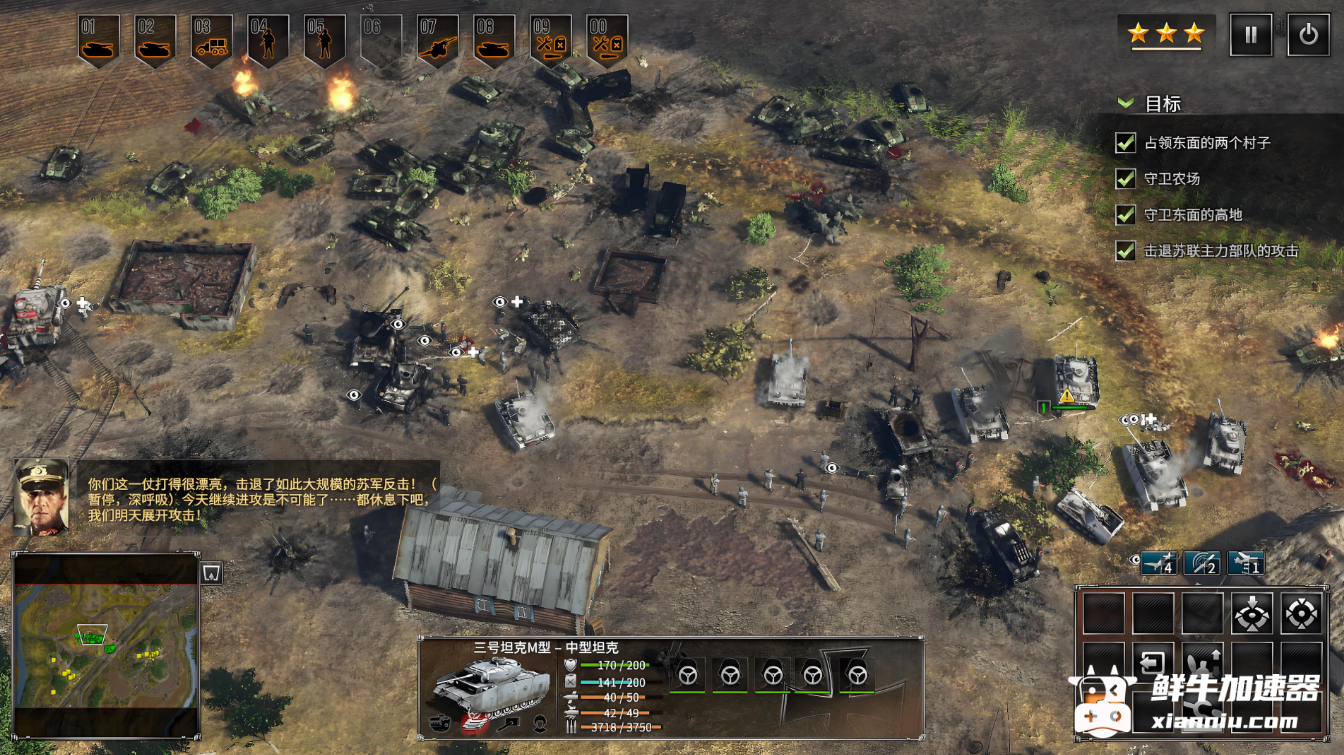
Task: Toggle the button beside the minimap
Action: pos(210,573)
